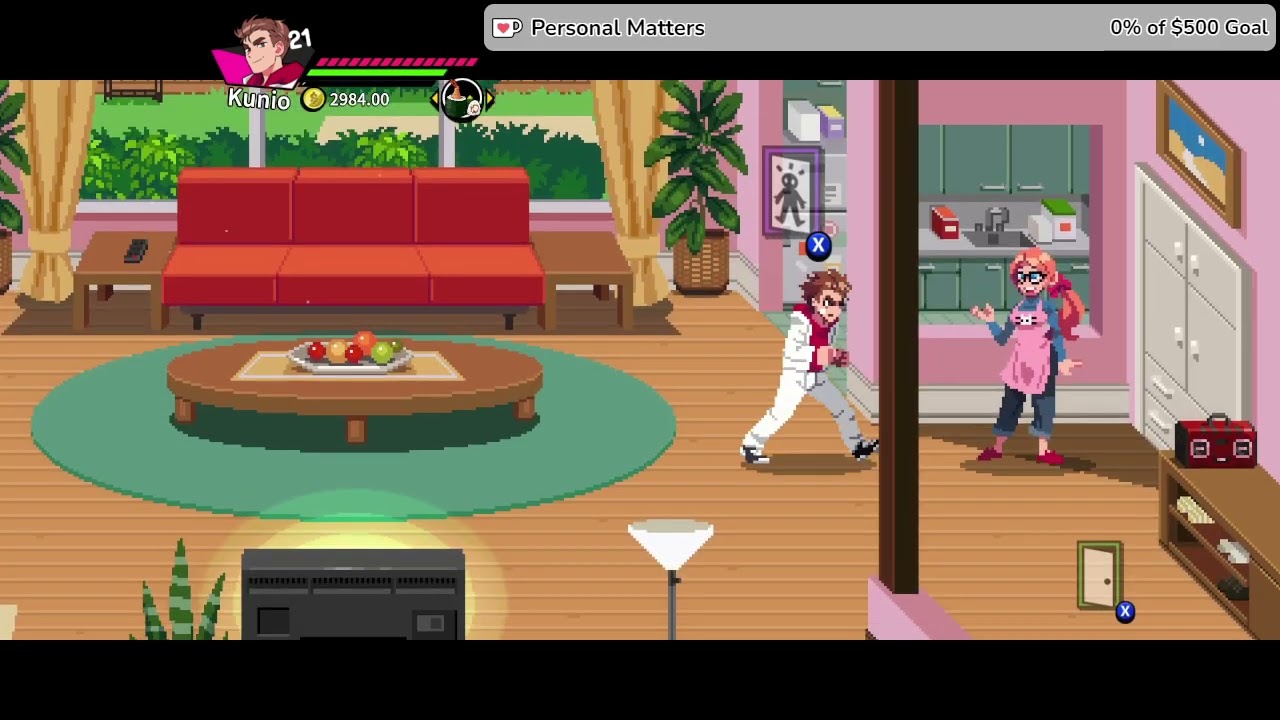This screenshot has width=1280, height=720.
Task: Click the TV on the living room floor
Action: tap(352, 590)
